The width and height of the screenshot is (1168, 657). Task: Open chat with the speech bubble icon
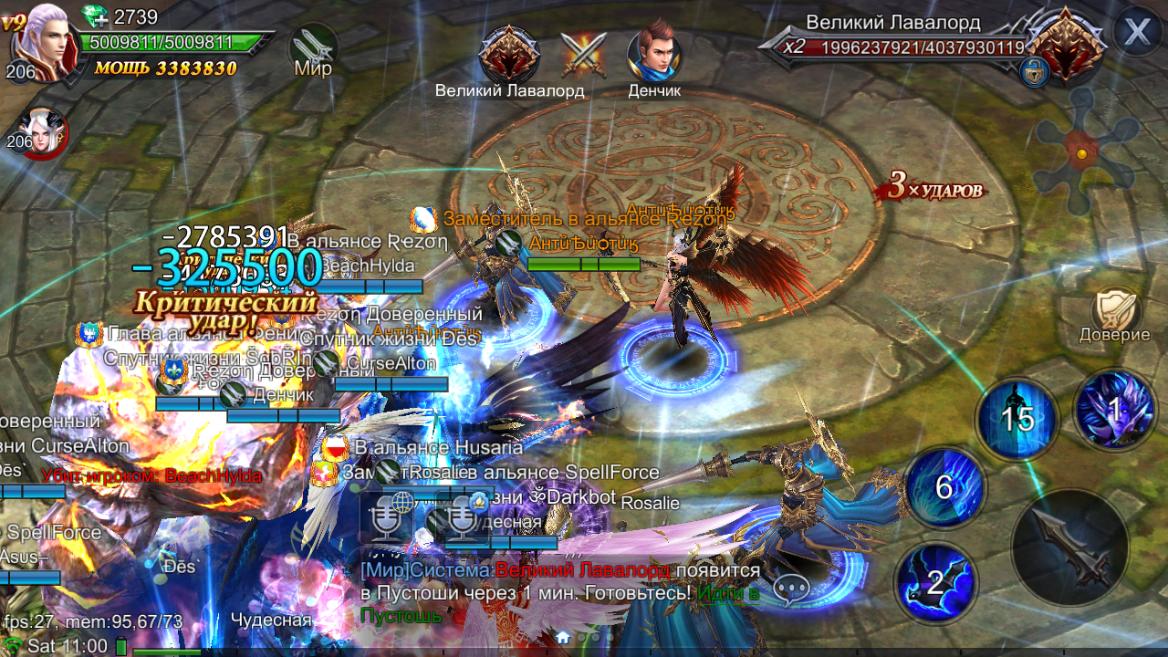(x=791, y=588)
